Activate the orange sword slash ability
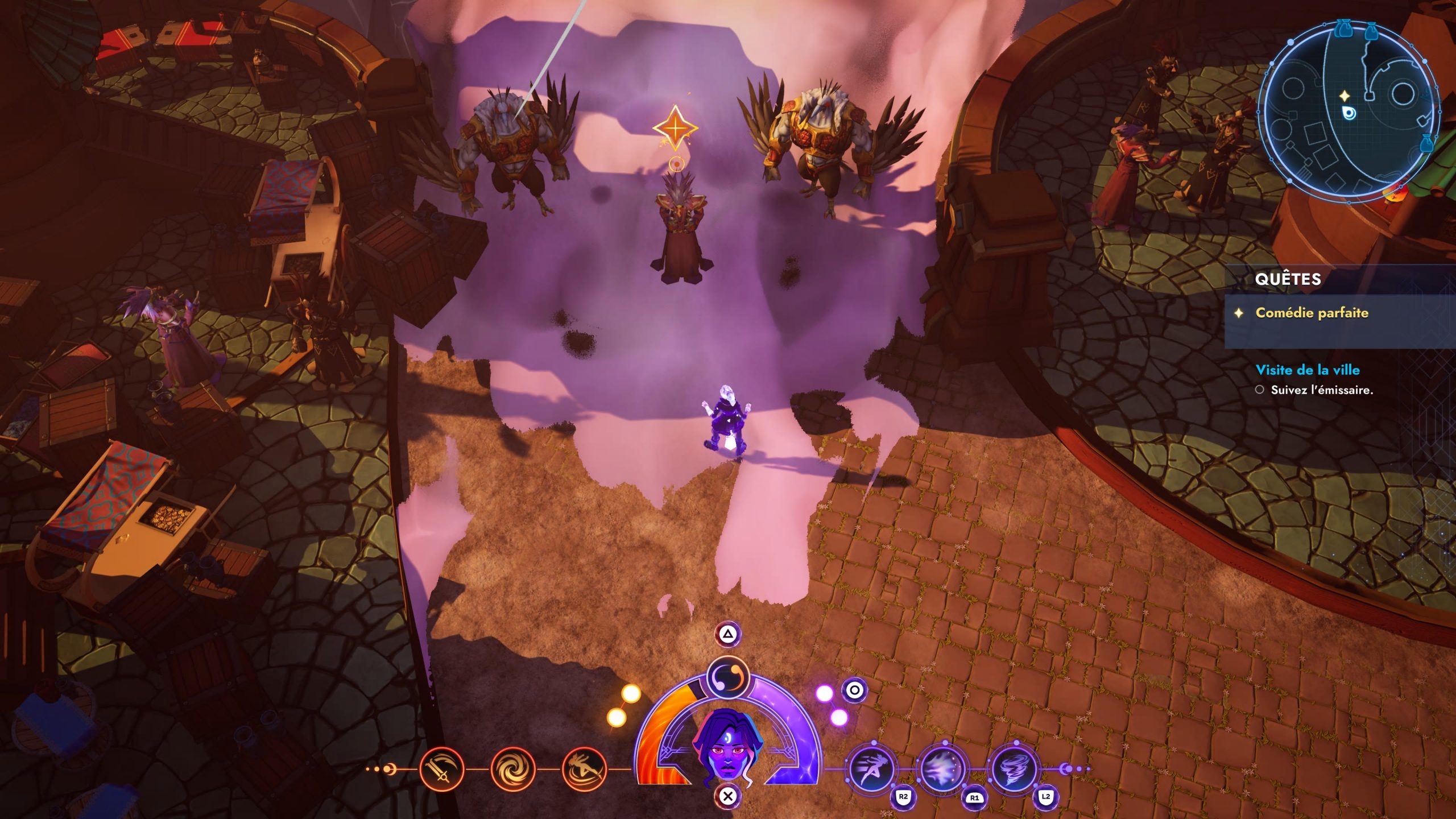The height and width of the screenshot is (819, 1456). 441,770
